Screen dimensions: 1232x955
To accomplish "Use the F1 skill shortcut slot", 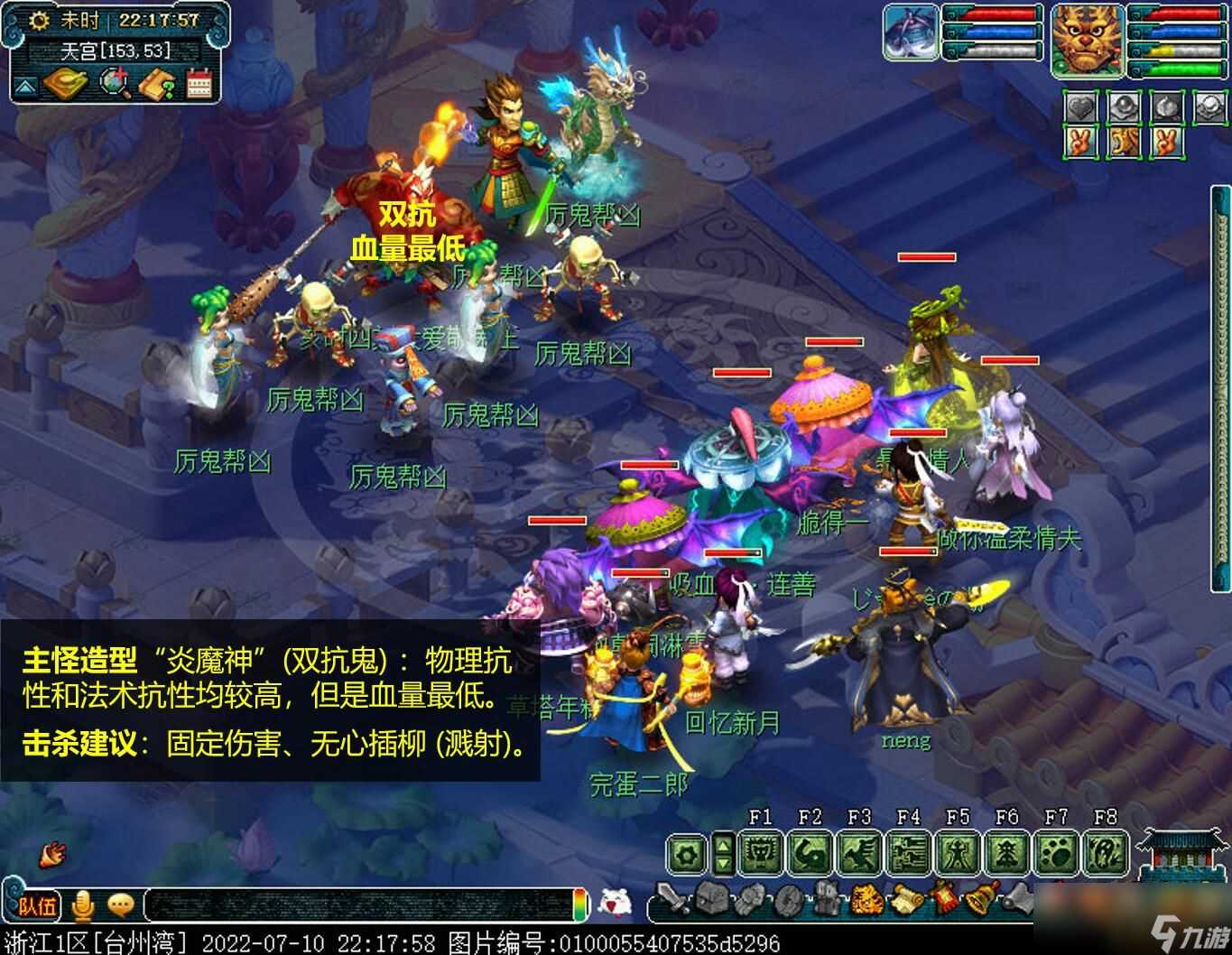I will [760, 852].
